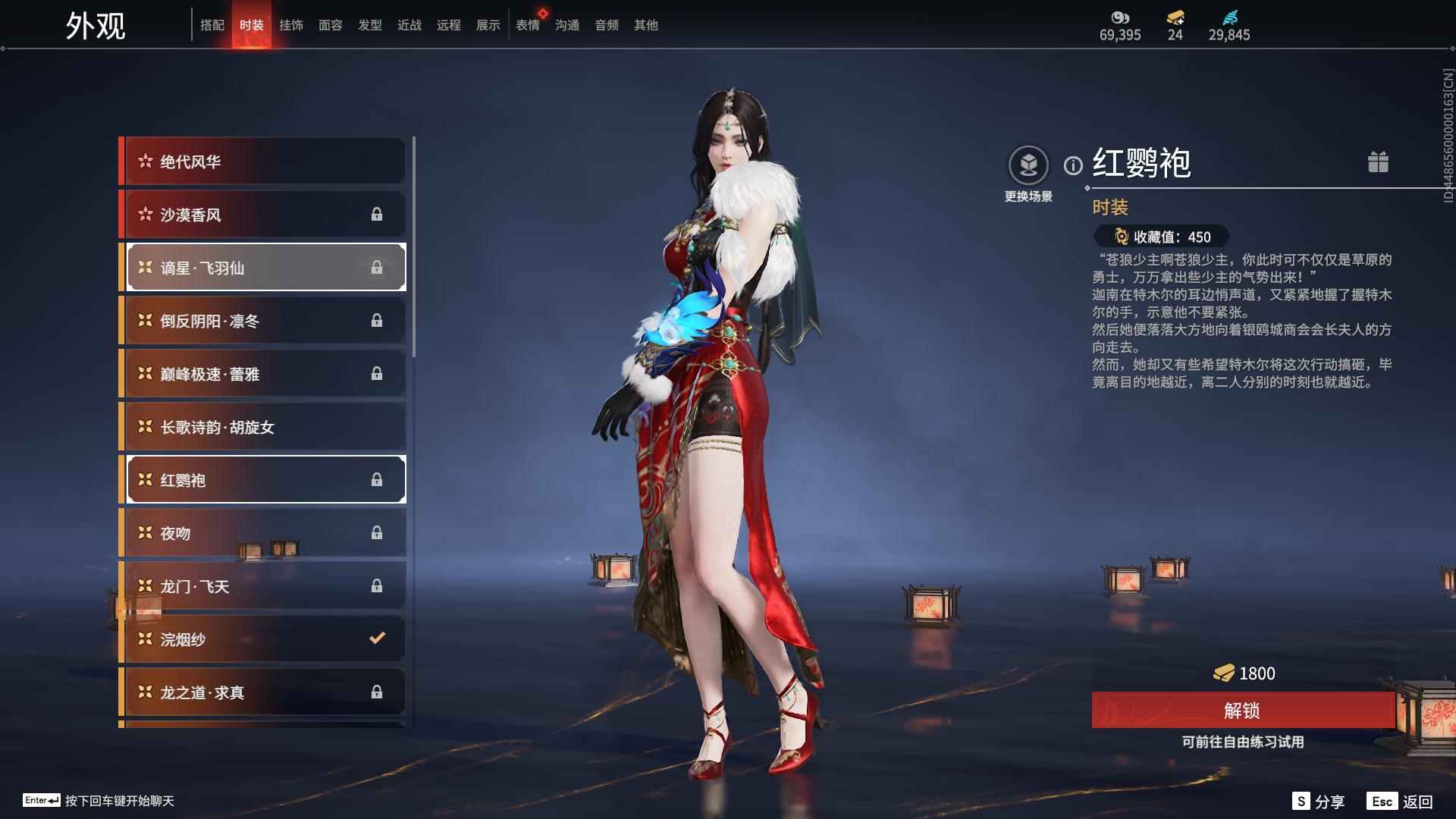Image resolution: width=1456 pixels, height=819 pixels.
Task: Click the lock icon on the 夜吻 entry
Action: [x=378, y=532]
